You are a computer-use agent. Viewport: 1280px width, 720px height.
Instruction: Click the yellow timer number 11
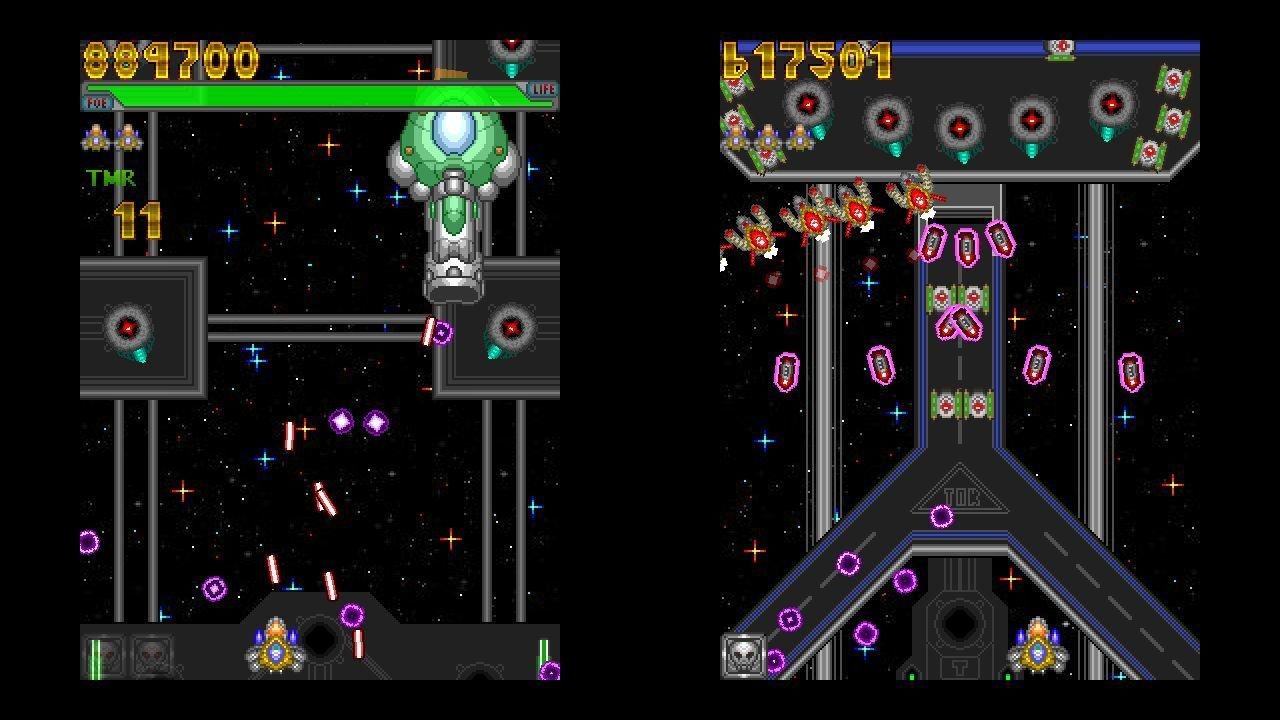[138, 221]
